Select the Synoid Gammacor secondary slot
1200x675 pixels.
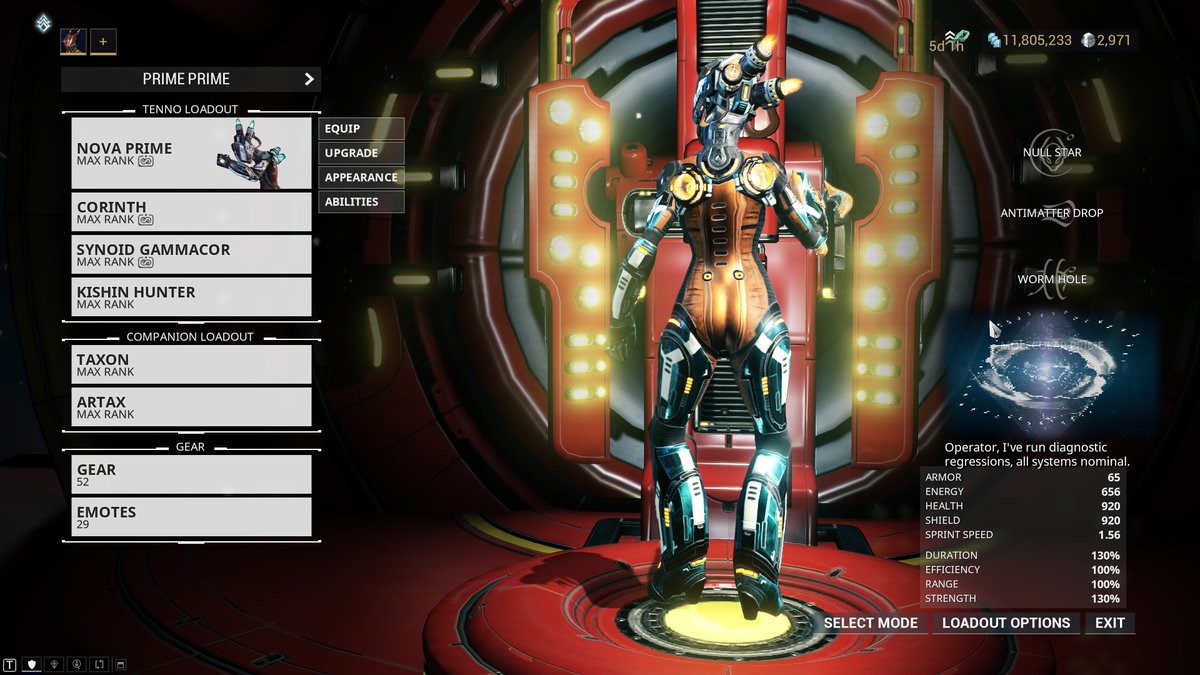click(x=191, y=254)
